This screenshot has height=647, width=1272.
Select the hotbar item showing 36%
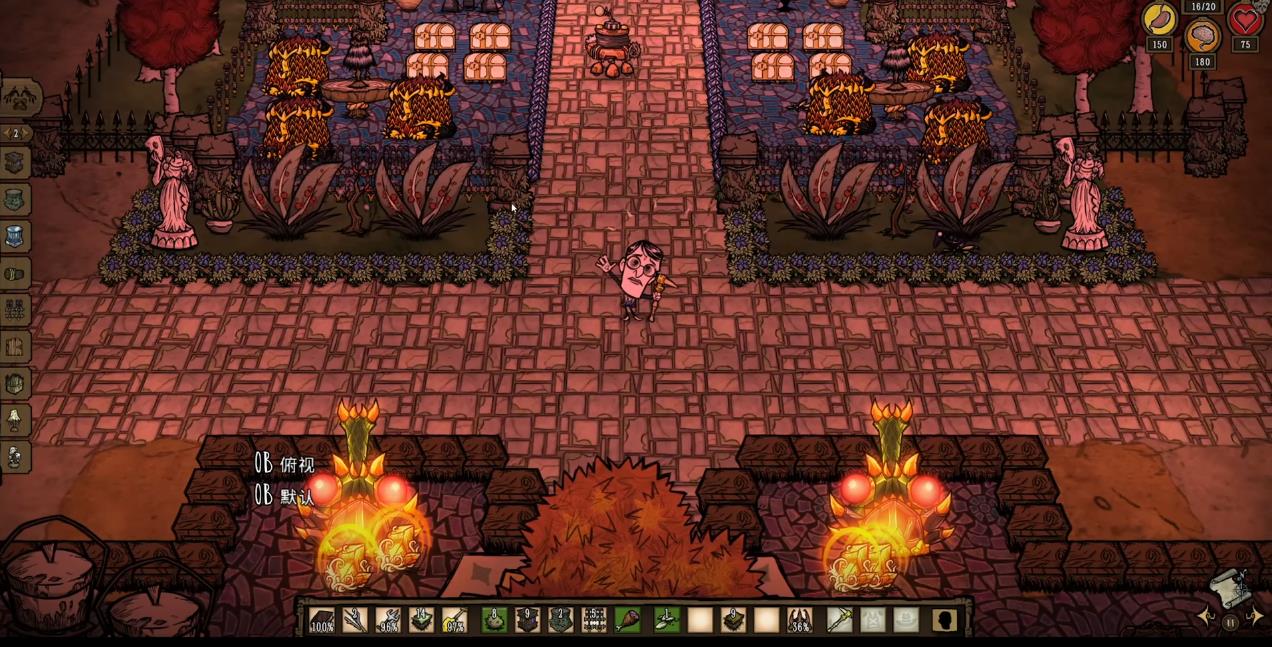(799, 620)
